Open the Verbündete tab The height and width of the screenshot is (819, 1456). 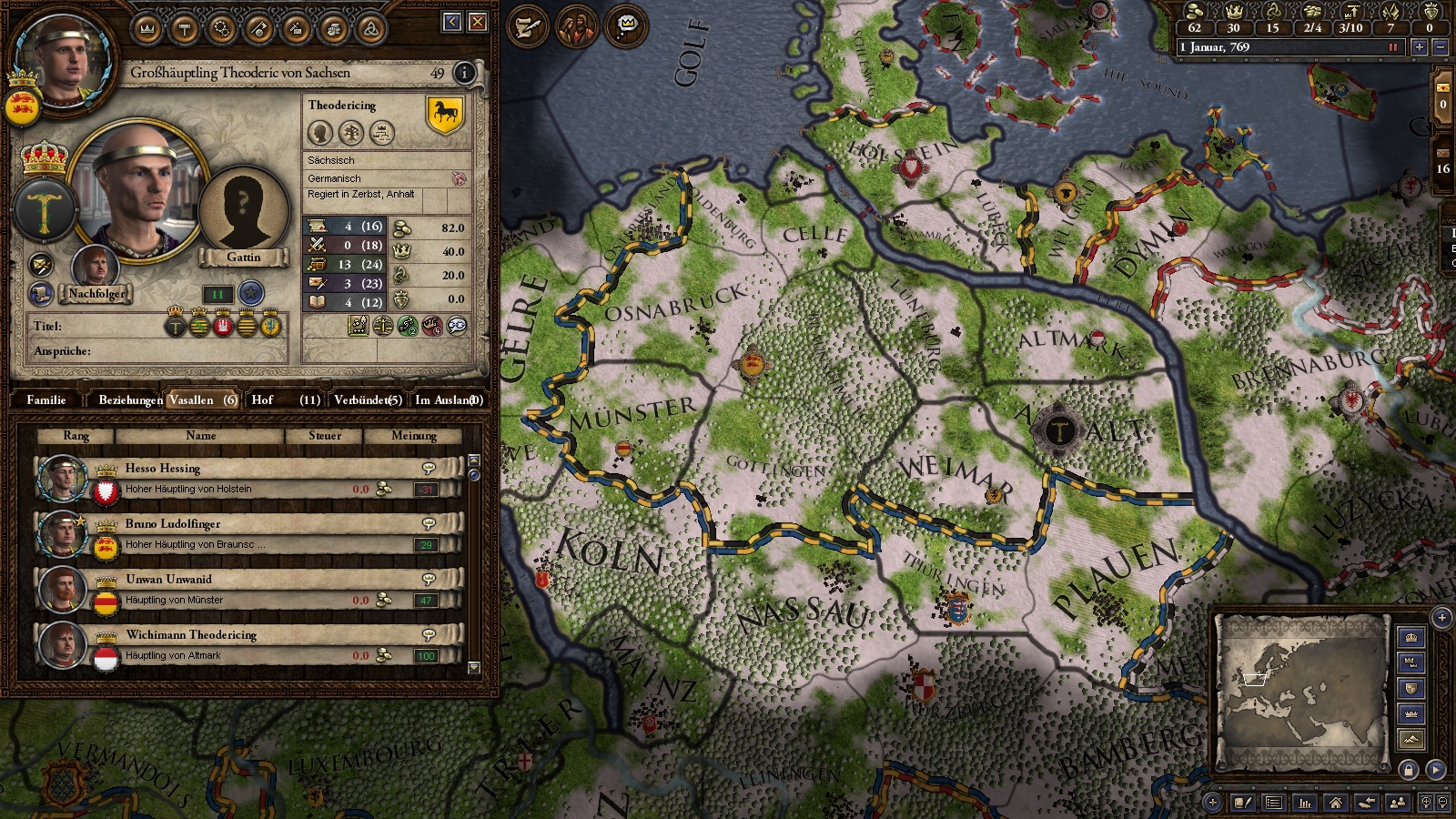coord(368,399)
